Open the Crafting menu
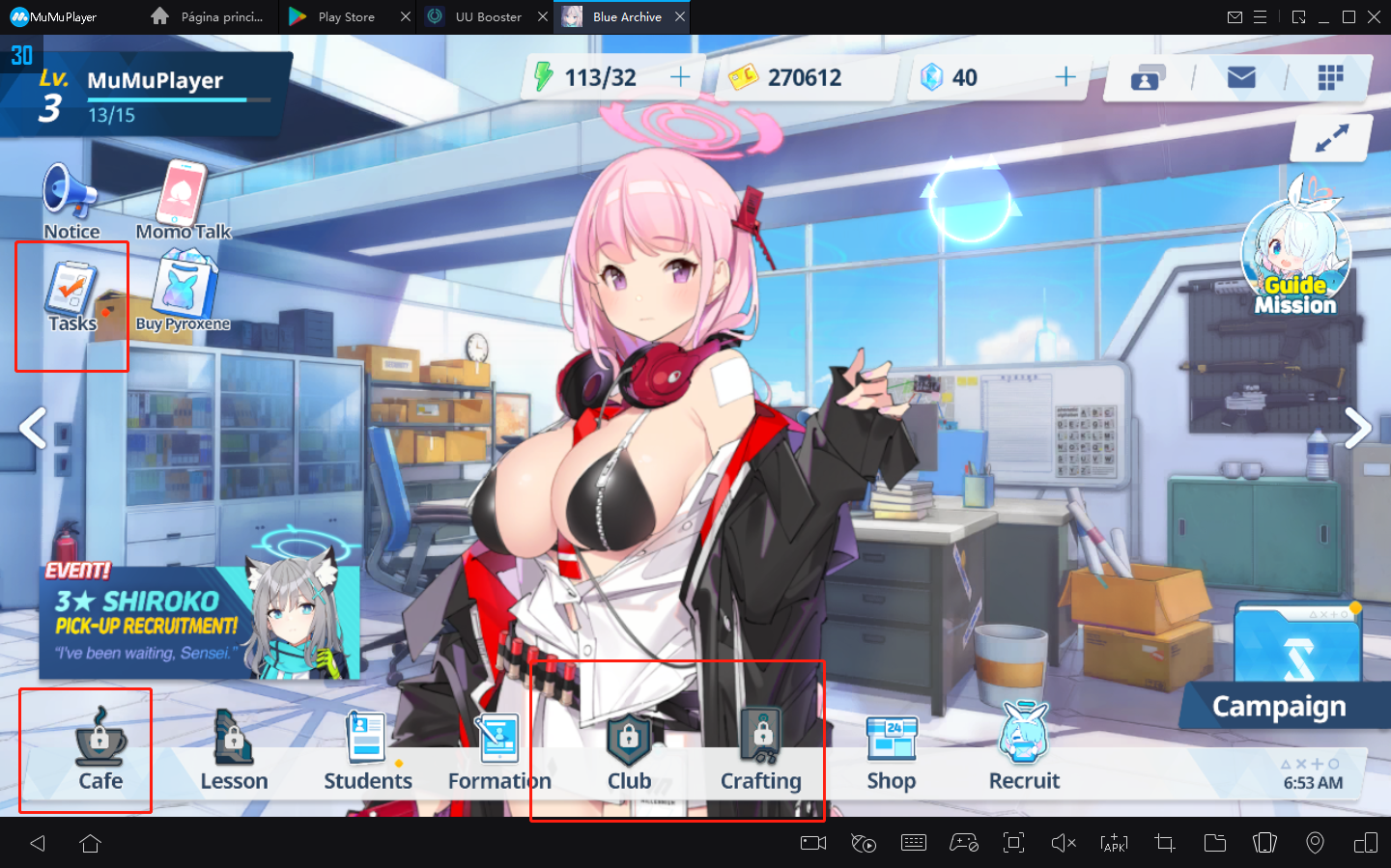This screenshot has width=1391, height=868. [x=761, y=750]
